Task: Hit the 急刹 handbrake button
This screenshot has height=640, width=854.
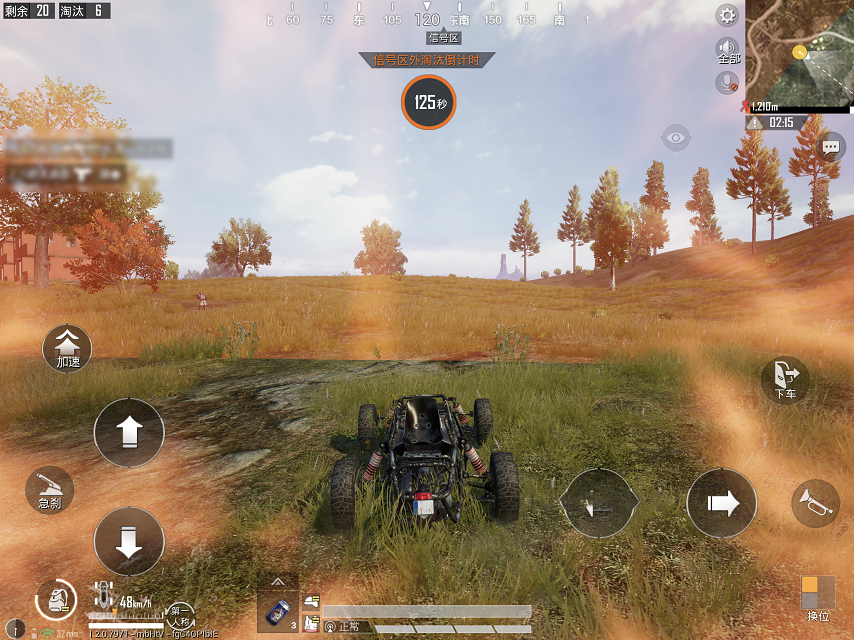Action: [50, 490]
